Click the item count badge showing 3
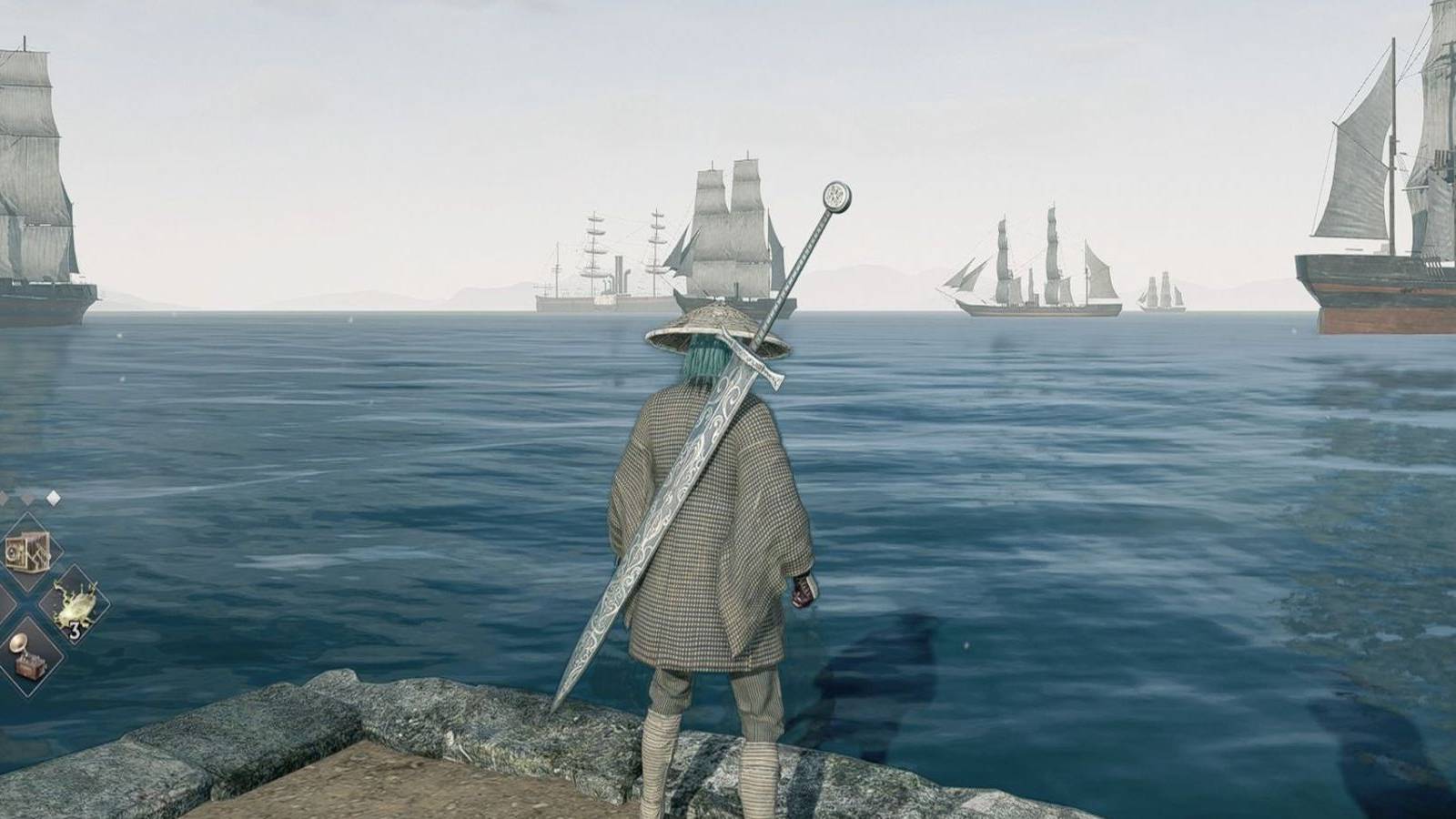The height and width of the screenshot is (819, 1456). tap(75, 629)
